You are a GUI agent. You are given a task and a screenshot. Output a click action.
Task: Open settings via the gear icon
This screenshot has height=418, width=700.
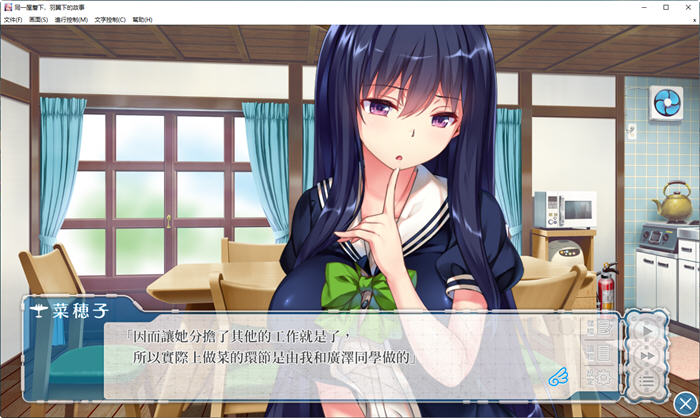tap(602, 377)
